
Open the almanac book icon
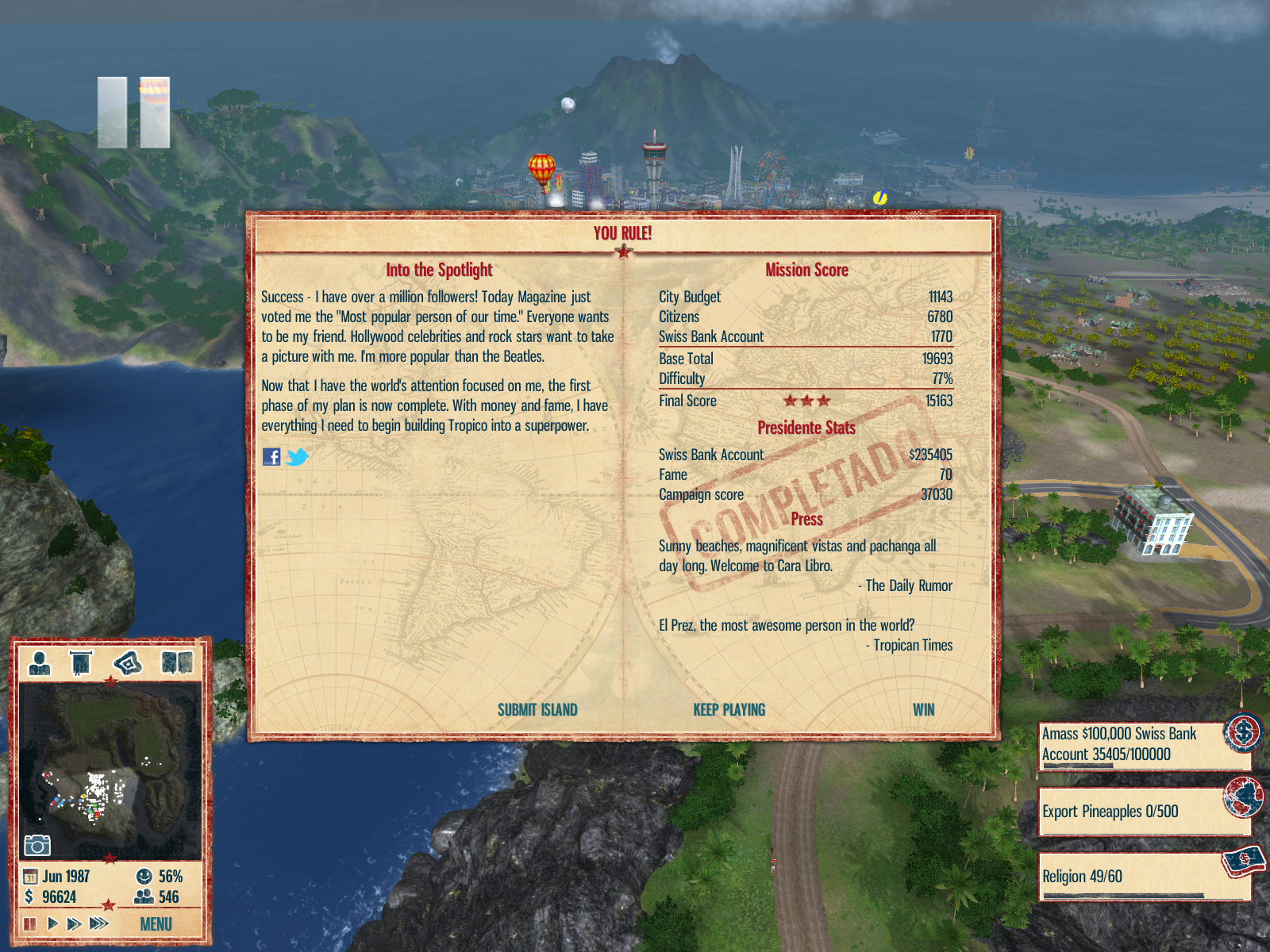pyautogui.click(x=176, y=662)
